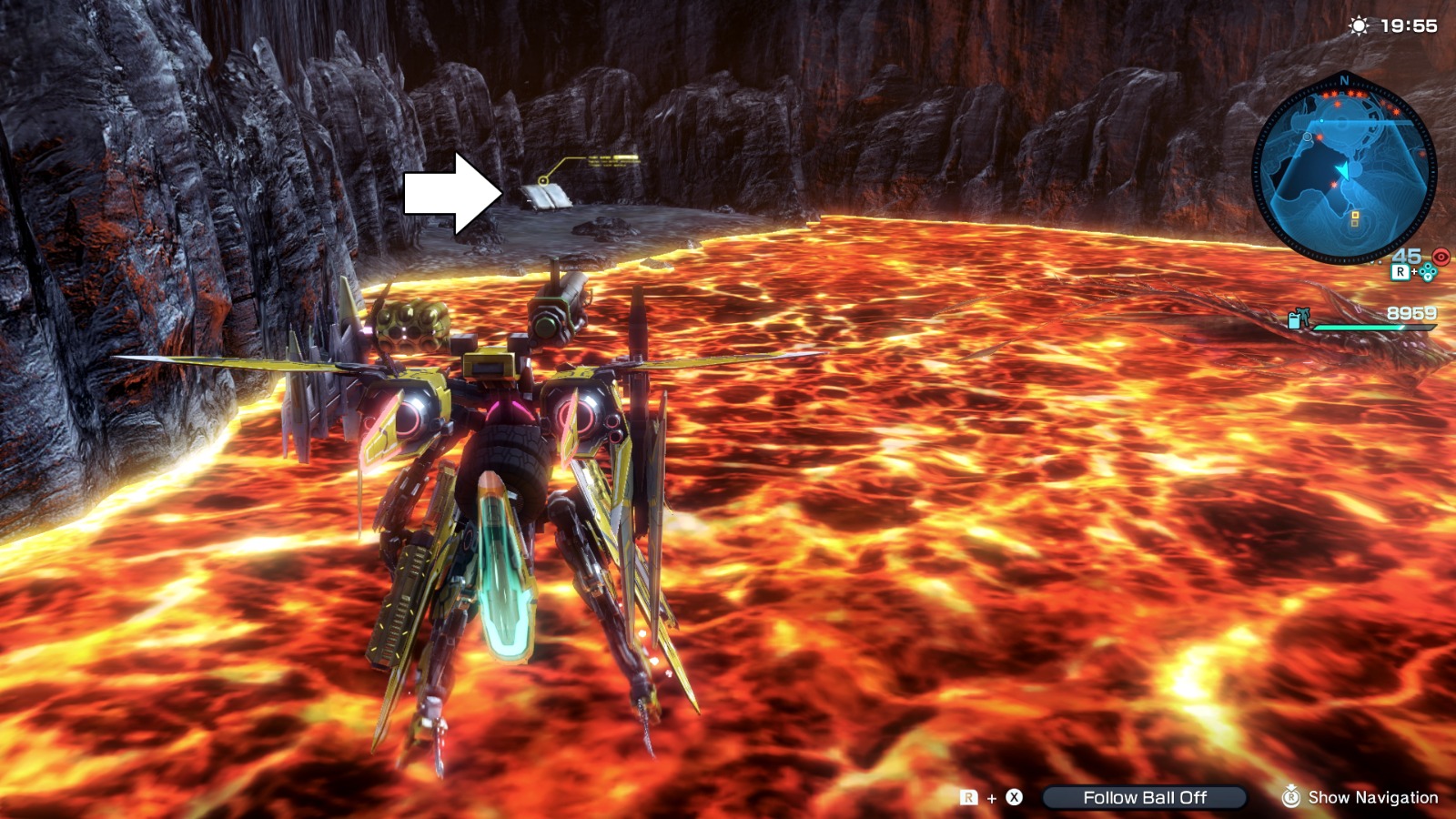
Task: Click the R stick icon next to Show Navigation
Action: click(1289, 798)
